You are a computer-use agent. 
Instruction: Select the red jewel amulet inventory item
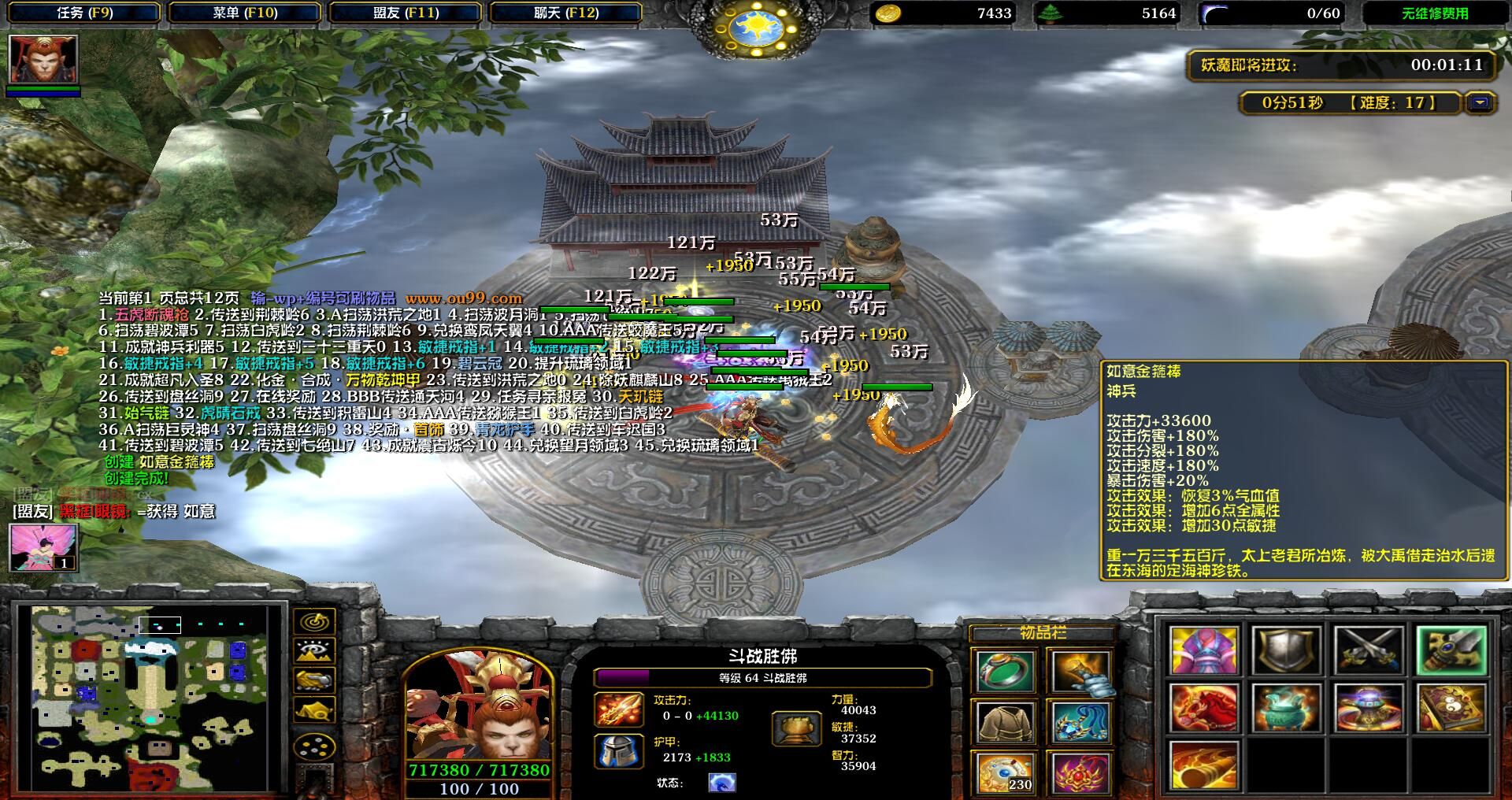coord(1080,772)
